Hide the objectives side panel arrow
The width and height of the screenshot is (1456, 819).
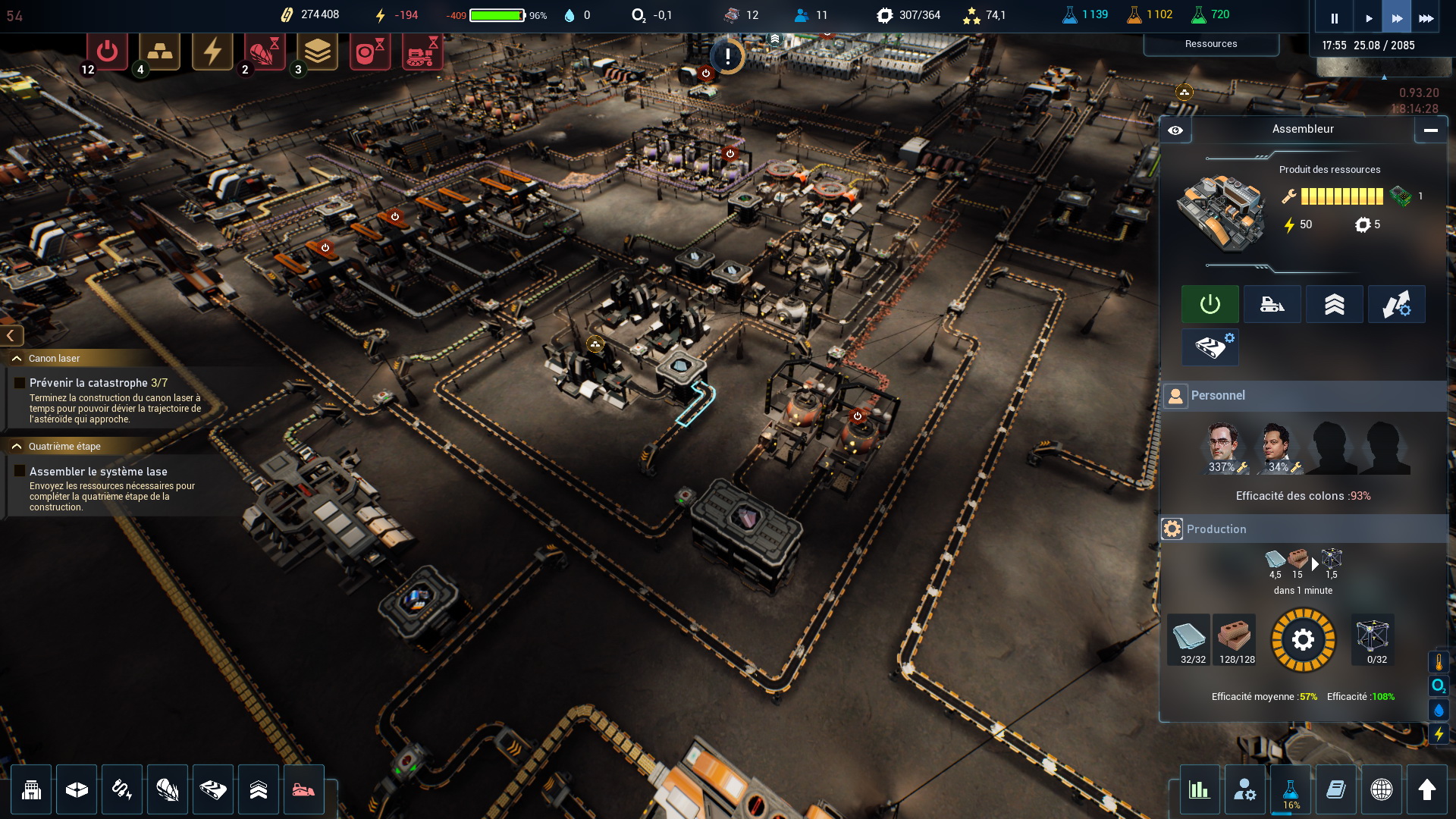(x=11, y=335)
